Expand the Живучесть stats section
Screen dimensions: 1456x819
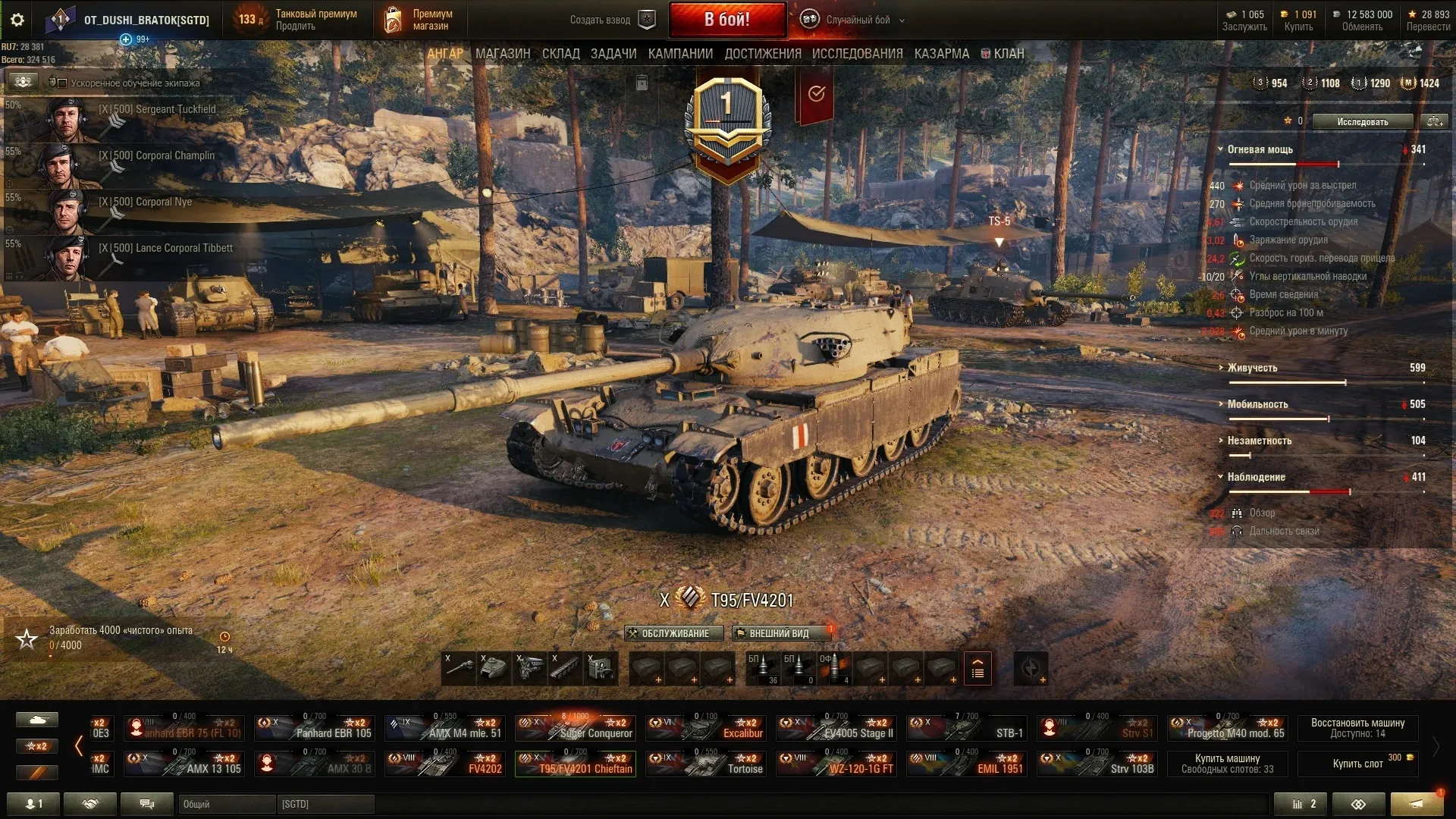coord(1252,368)
